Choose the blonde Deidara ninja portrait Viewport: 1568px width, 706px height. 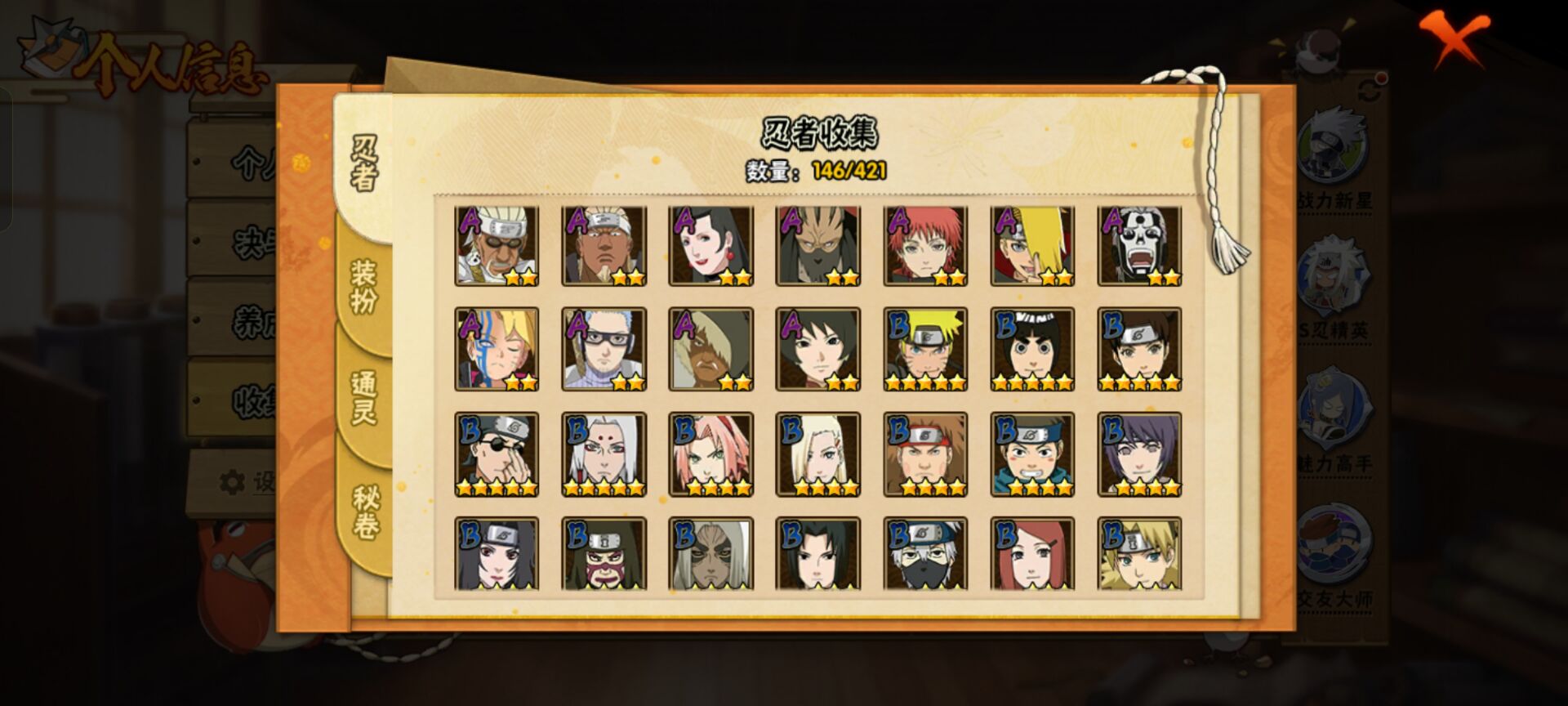tap(1032, 245)
